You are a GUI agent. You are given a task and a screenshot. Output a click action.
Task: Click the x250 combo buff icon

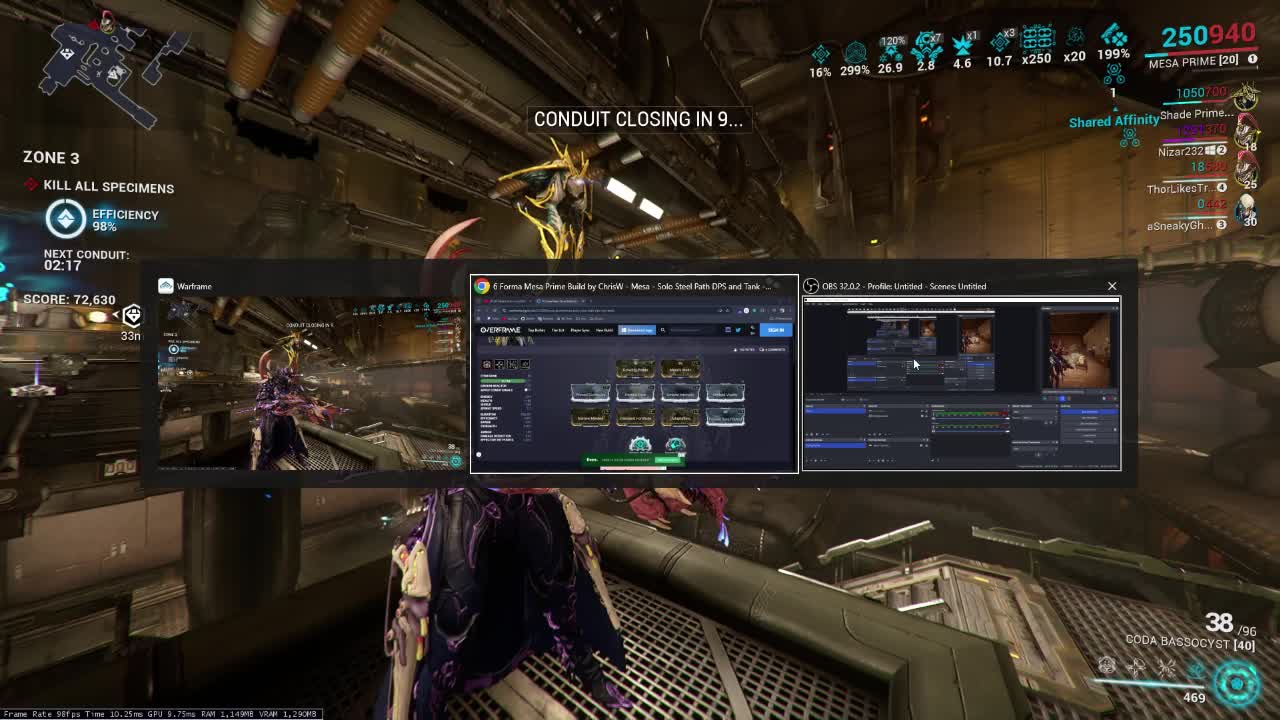(x=1036, y=43)
